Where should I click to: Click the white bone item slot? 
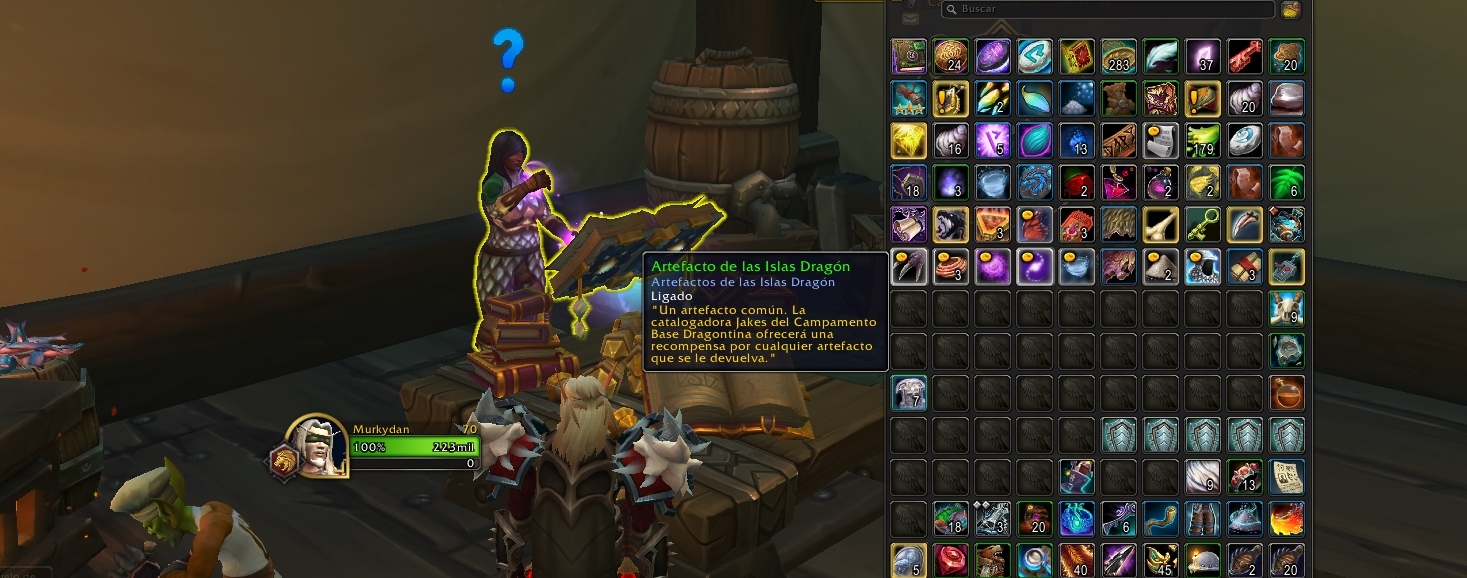click(x=1161, y=224)
